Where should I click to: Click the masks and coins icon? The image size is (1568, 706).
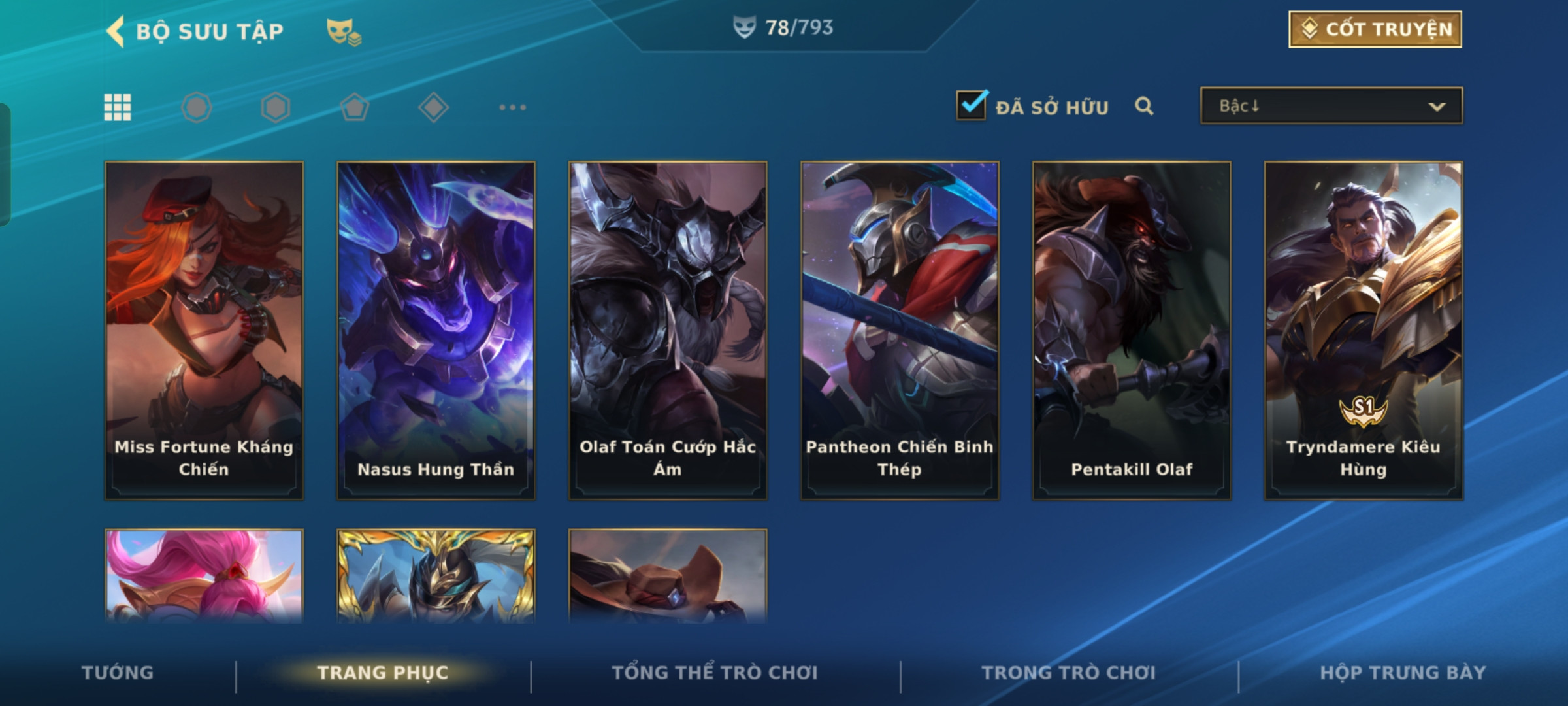(344, 31)
